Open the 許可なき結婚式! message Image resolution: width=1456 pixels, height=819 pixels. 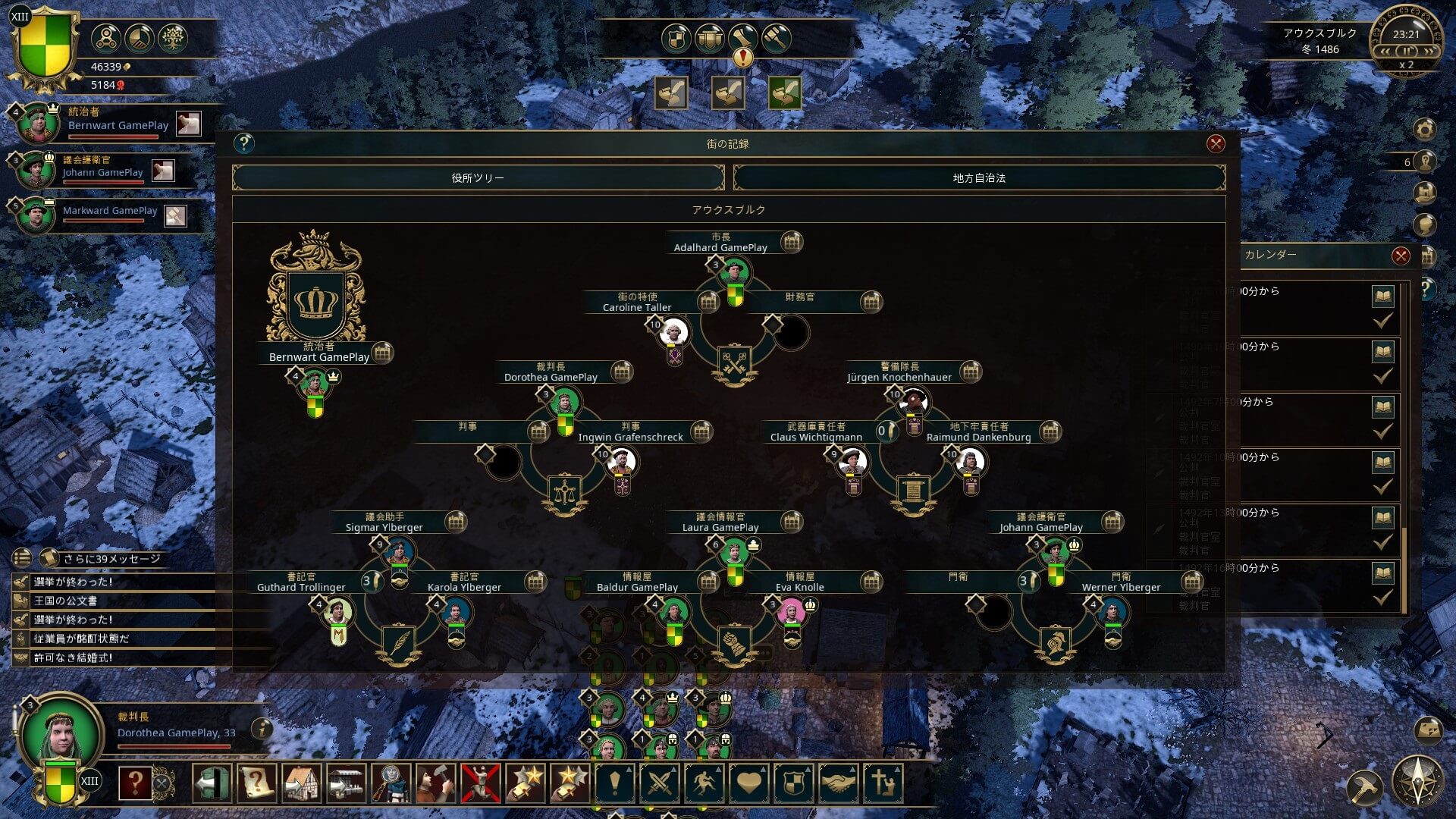[x=74, y=657]
